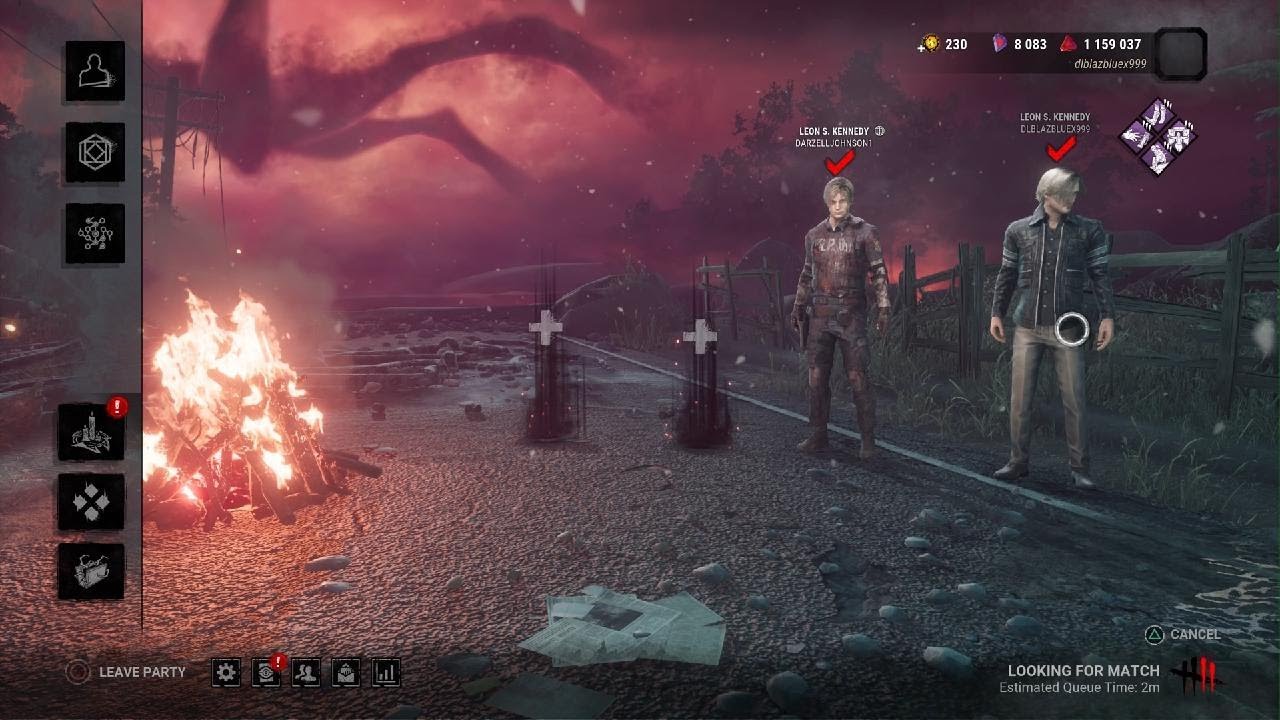
Task: Open the envelope inbox icon
Action: point(346,673)
